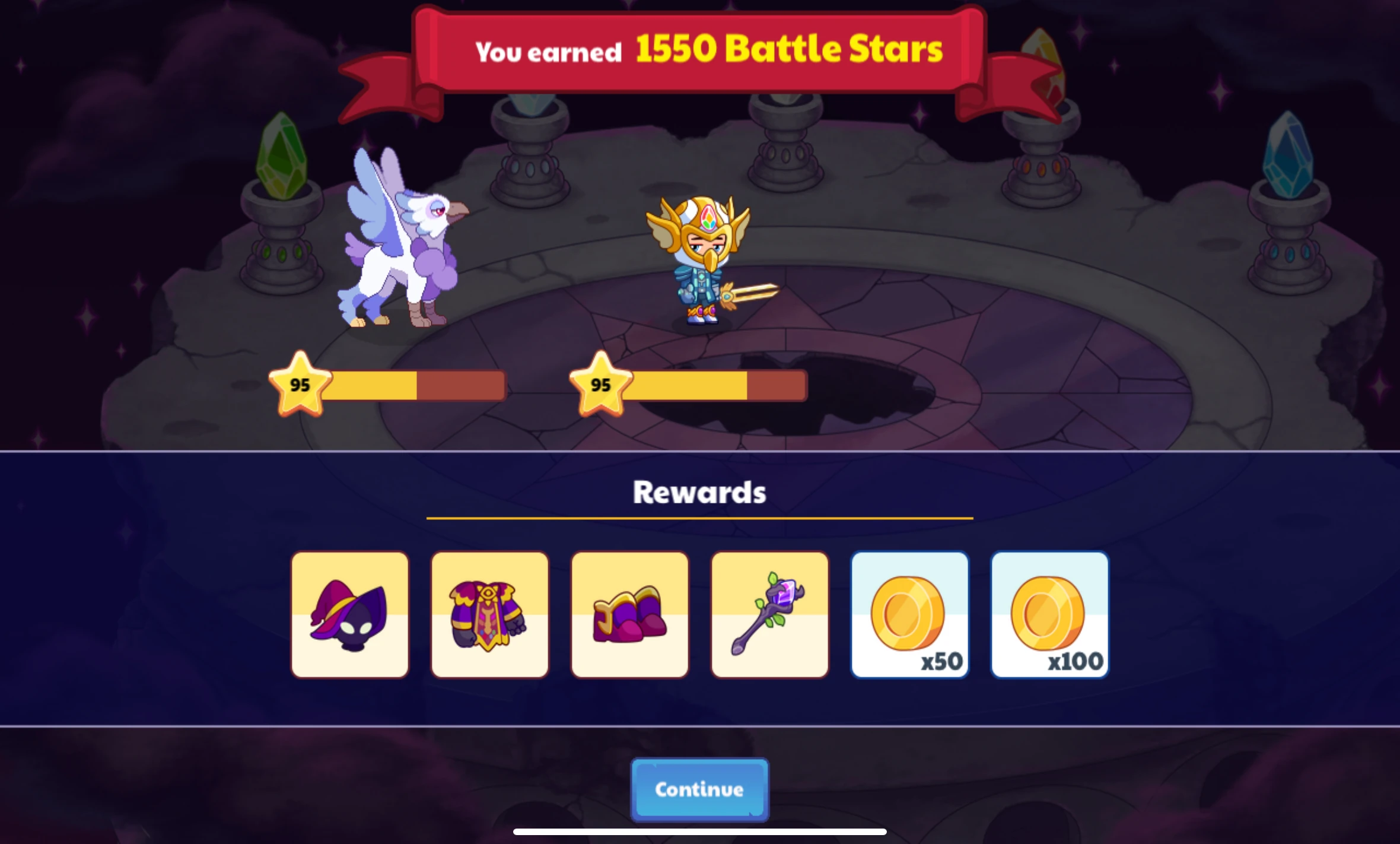Click the 1550 Battle Stars banner

point(700,50)
